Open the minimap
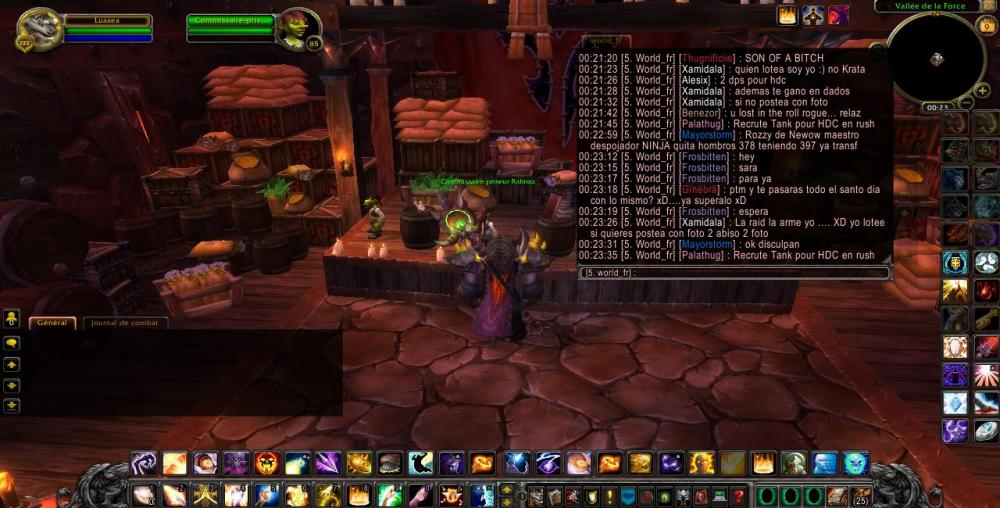1000x508 pixels. tap(936, 58)
